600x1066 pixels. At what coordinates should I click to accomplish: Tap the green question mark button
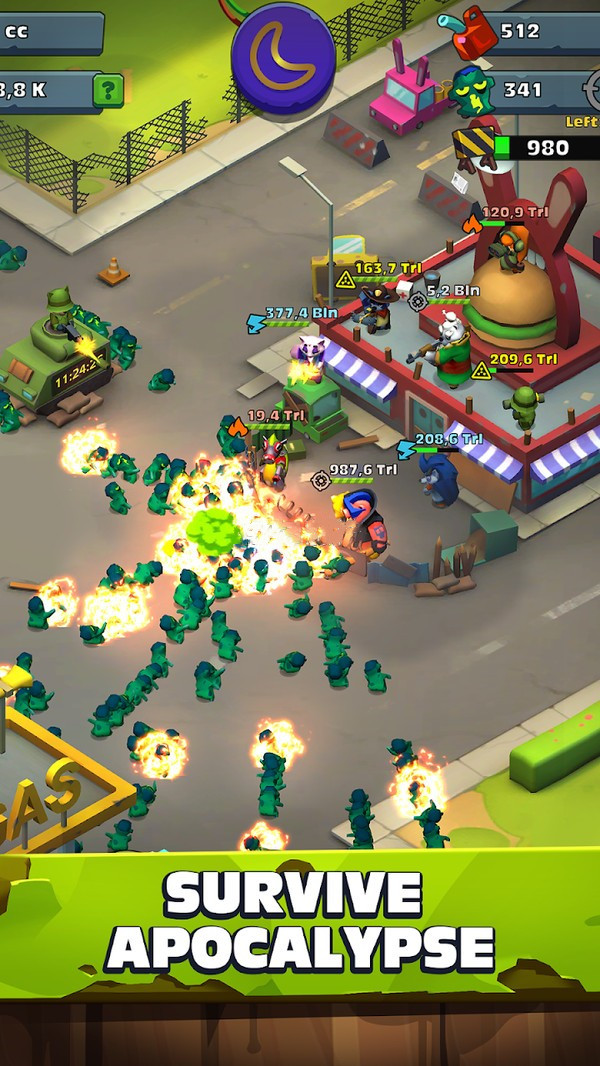pos(108,90)
